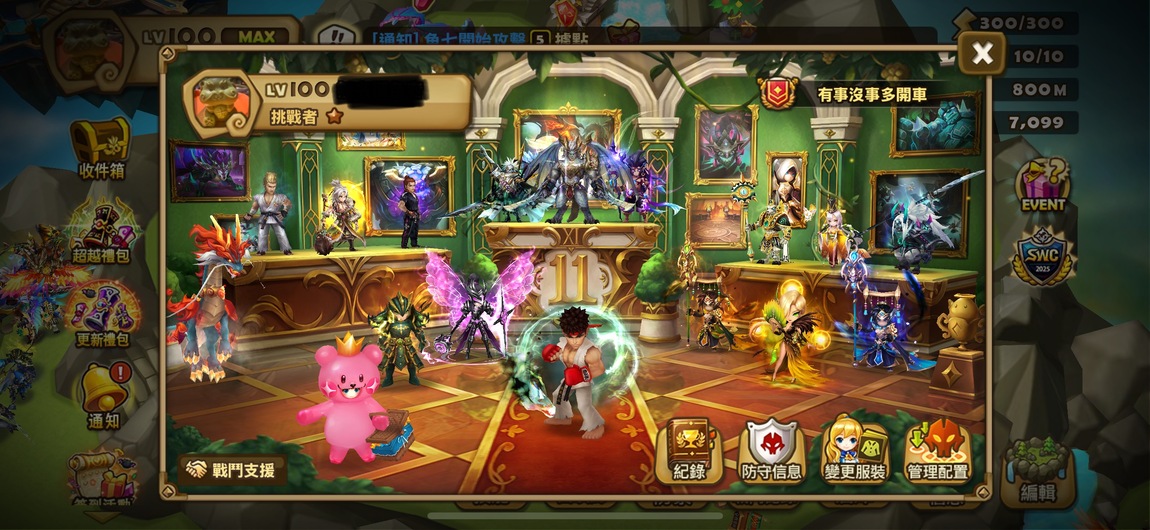The image size is (1150, 530).
Task: Open the 通知 notification bell
Action: (x=103, y=392)
